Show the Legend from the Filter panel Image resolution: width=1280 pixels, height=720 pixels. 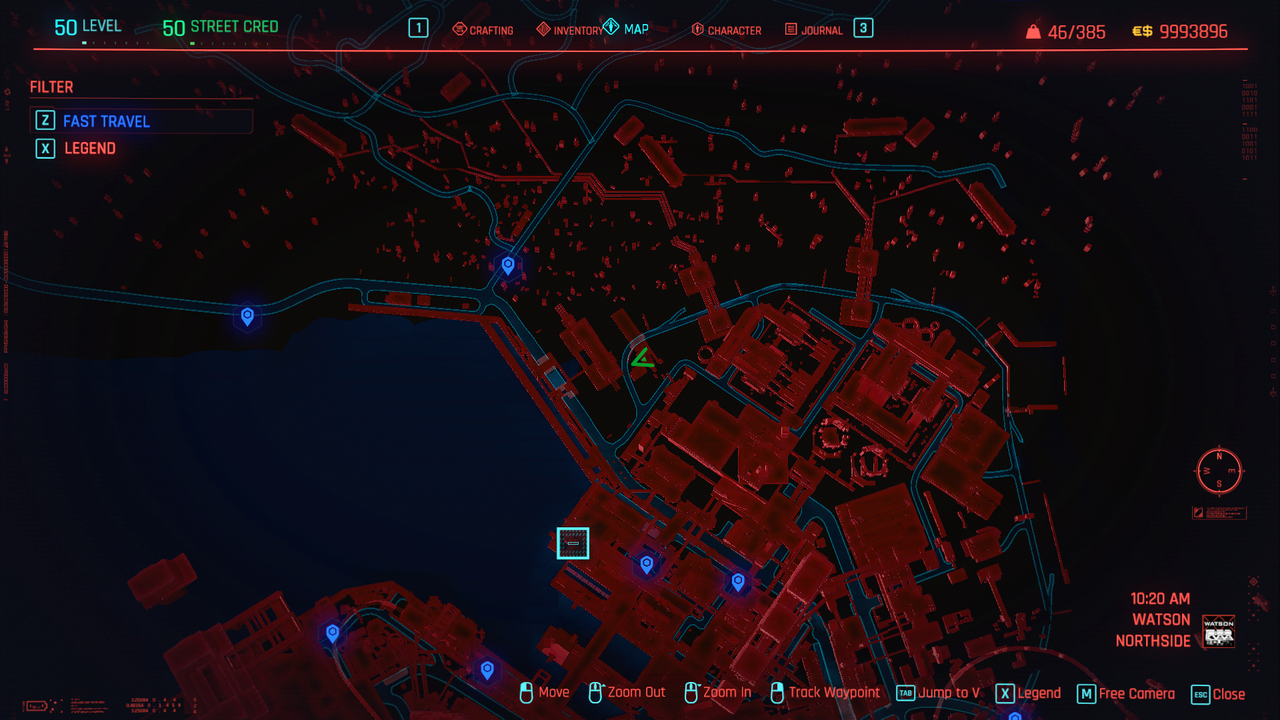click(x=90, y=148)
